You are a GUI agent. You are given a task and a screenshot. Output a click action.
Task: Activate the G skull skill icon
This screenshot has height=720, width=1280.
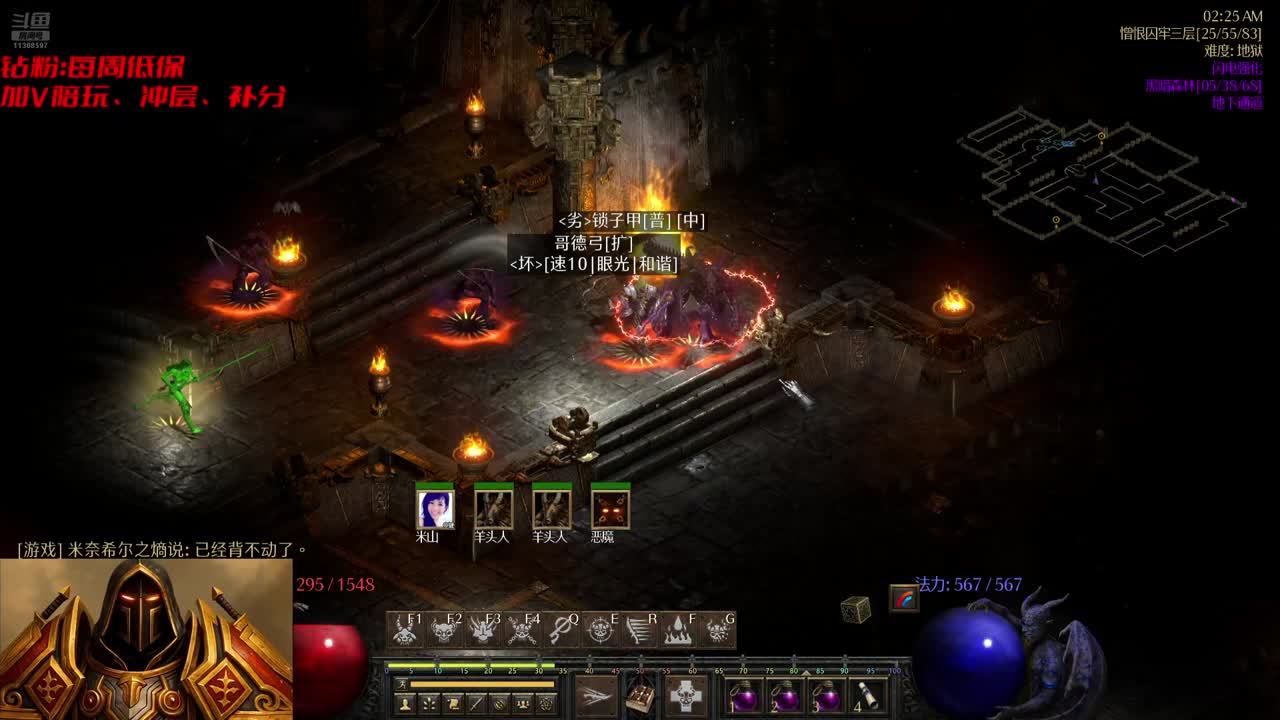click(x=717, y=630)
